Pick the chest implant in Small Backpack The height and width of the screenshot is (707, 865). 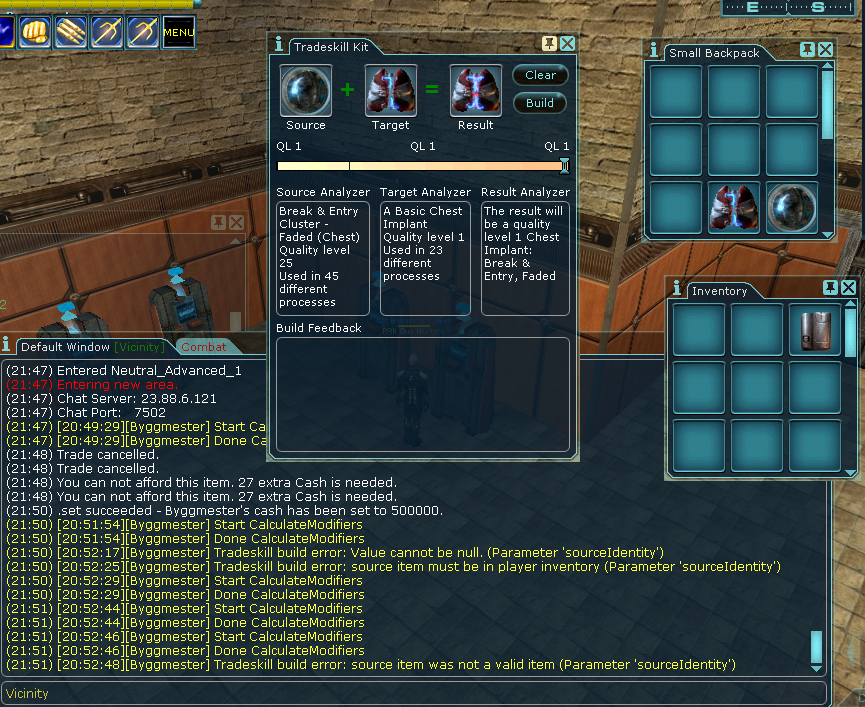734,208
